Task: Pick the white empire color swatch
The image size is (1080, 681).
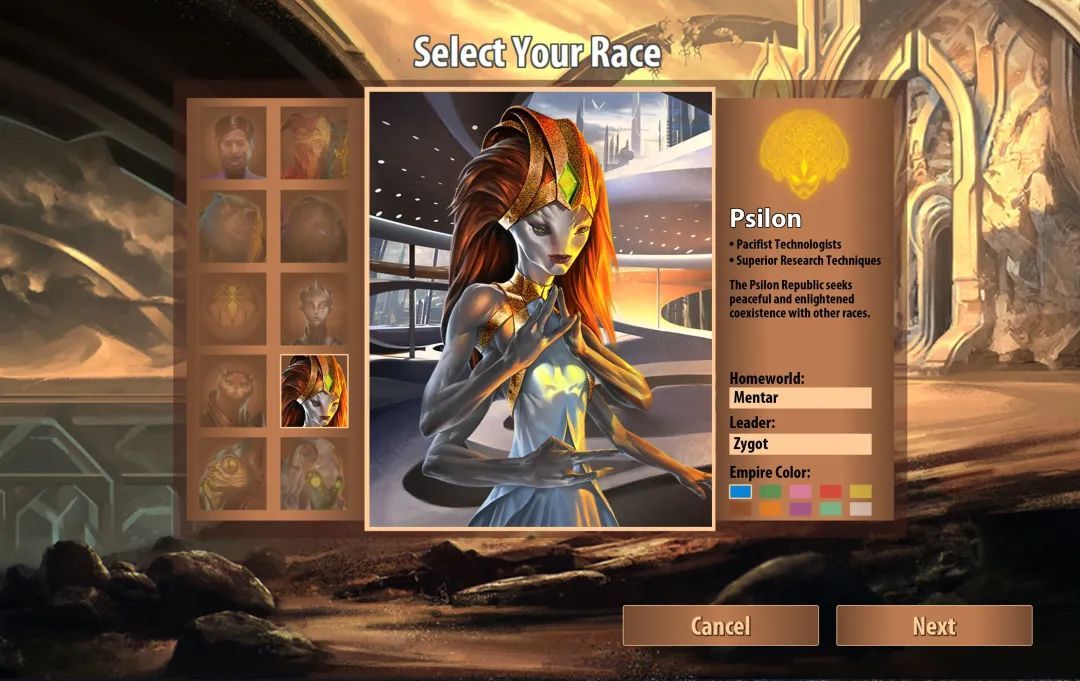Action: pyautogui.click(x=860, y=508)
